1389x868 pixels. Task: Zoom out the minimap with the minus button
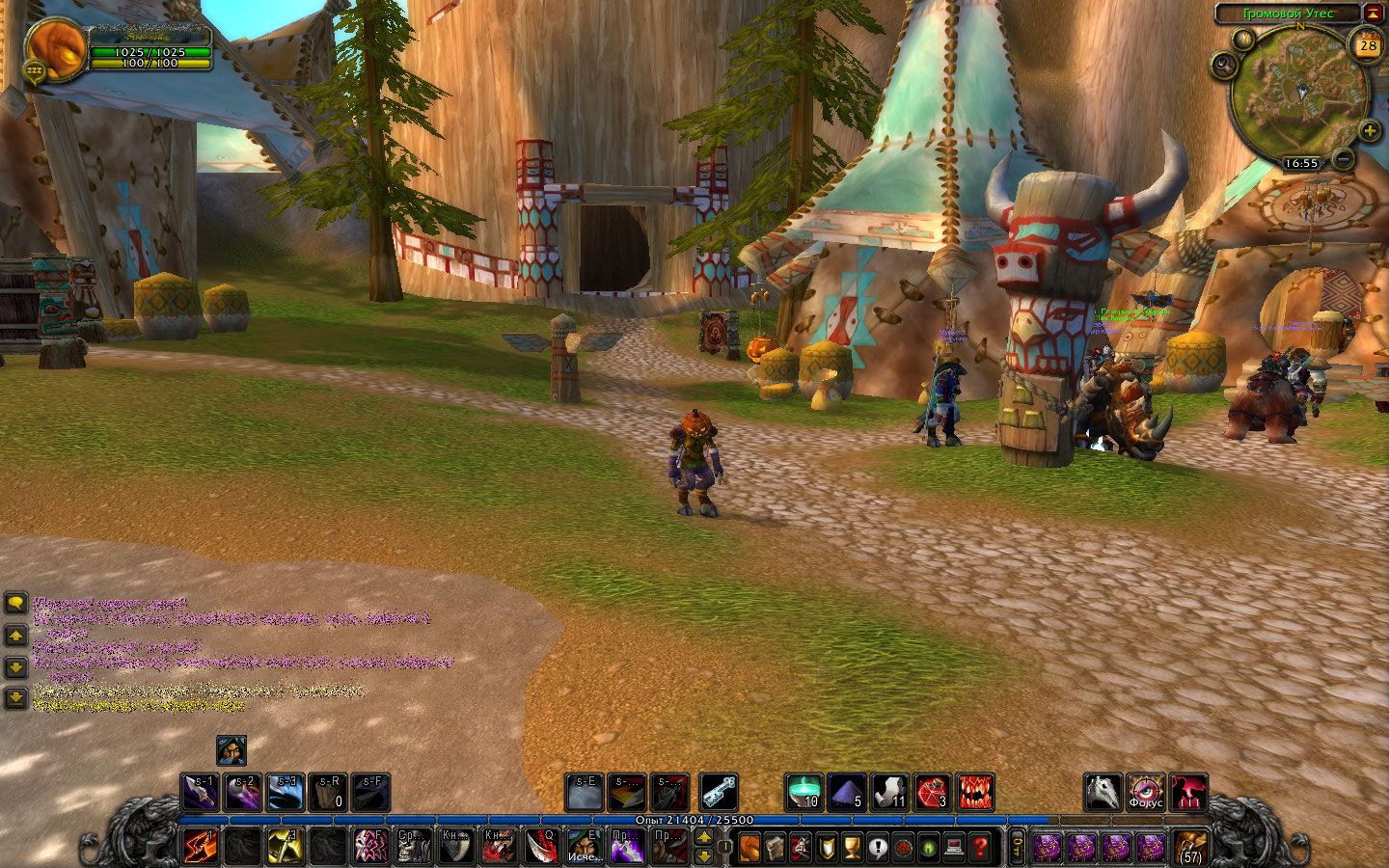coord(1344,159)
